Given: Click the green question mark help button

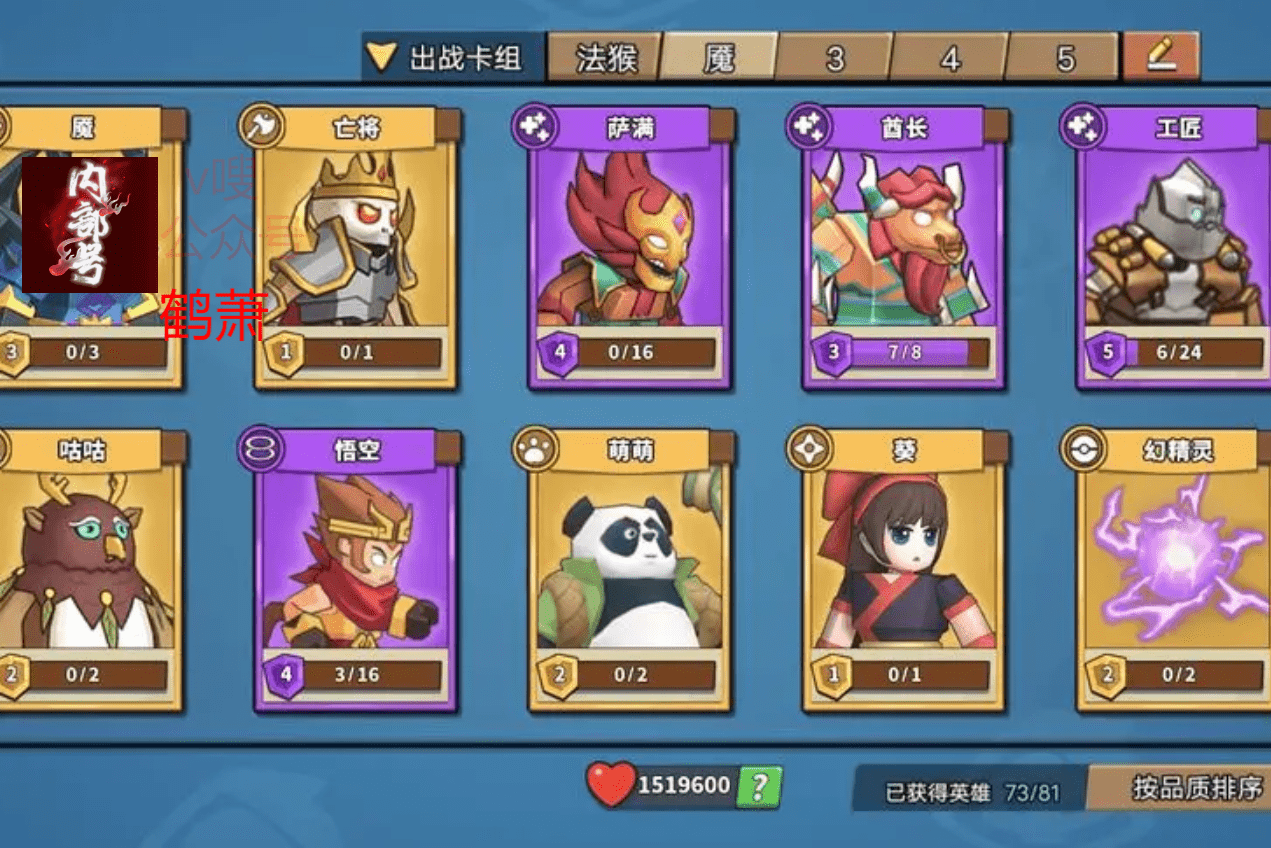Looking at the screenshot, I should (759, 787).
